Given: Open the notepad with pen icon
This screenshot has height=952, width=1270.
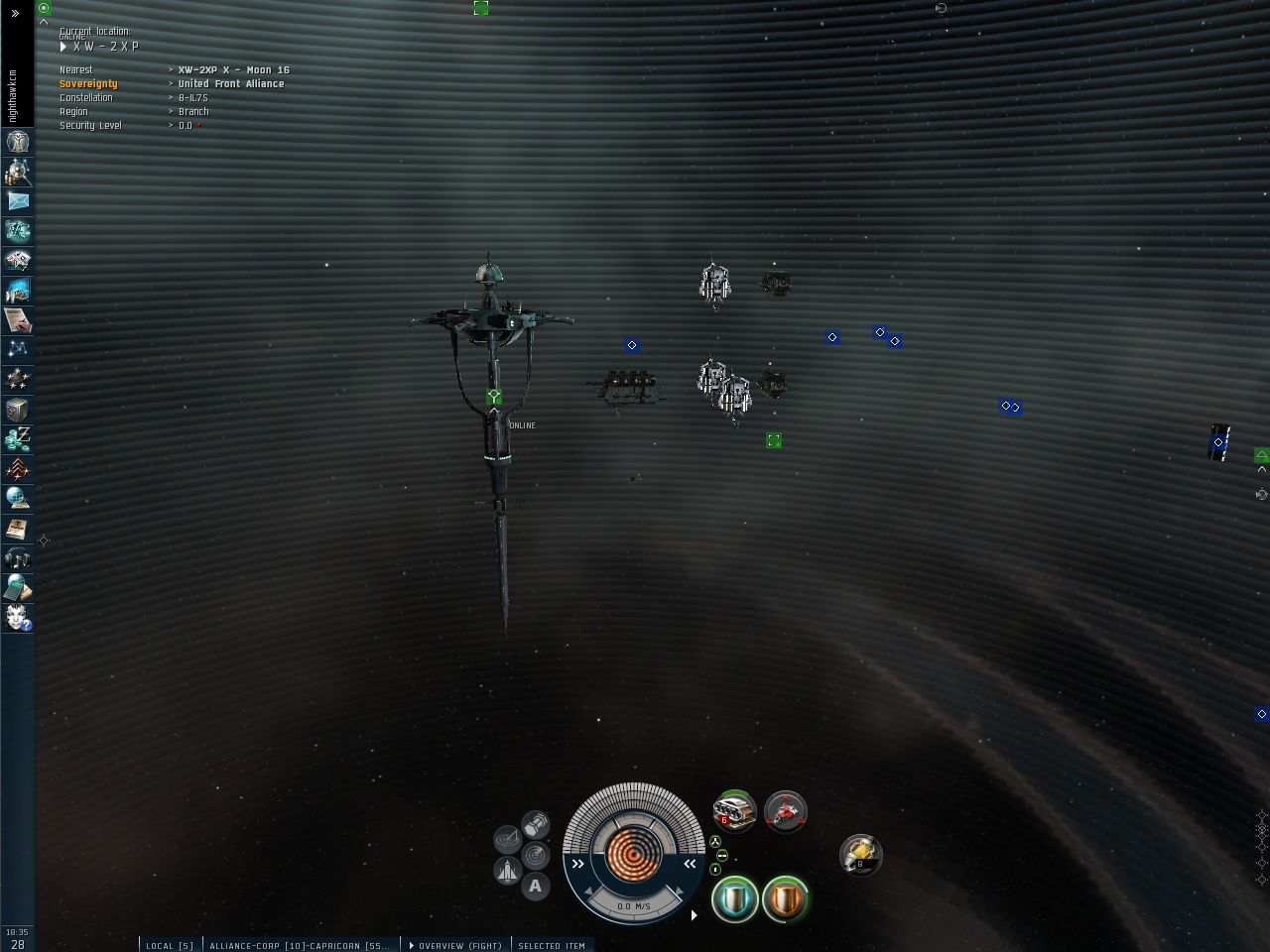Looking at the screenshot, I should click(x=18, y=319).
